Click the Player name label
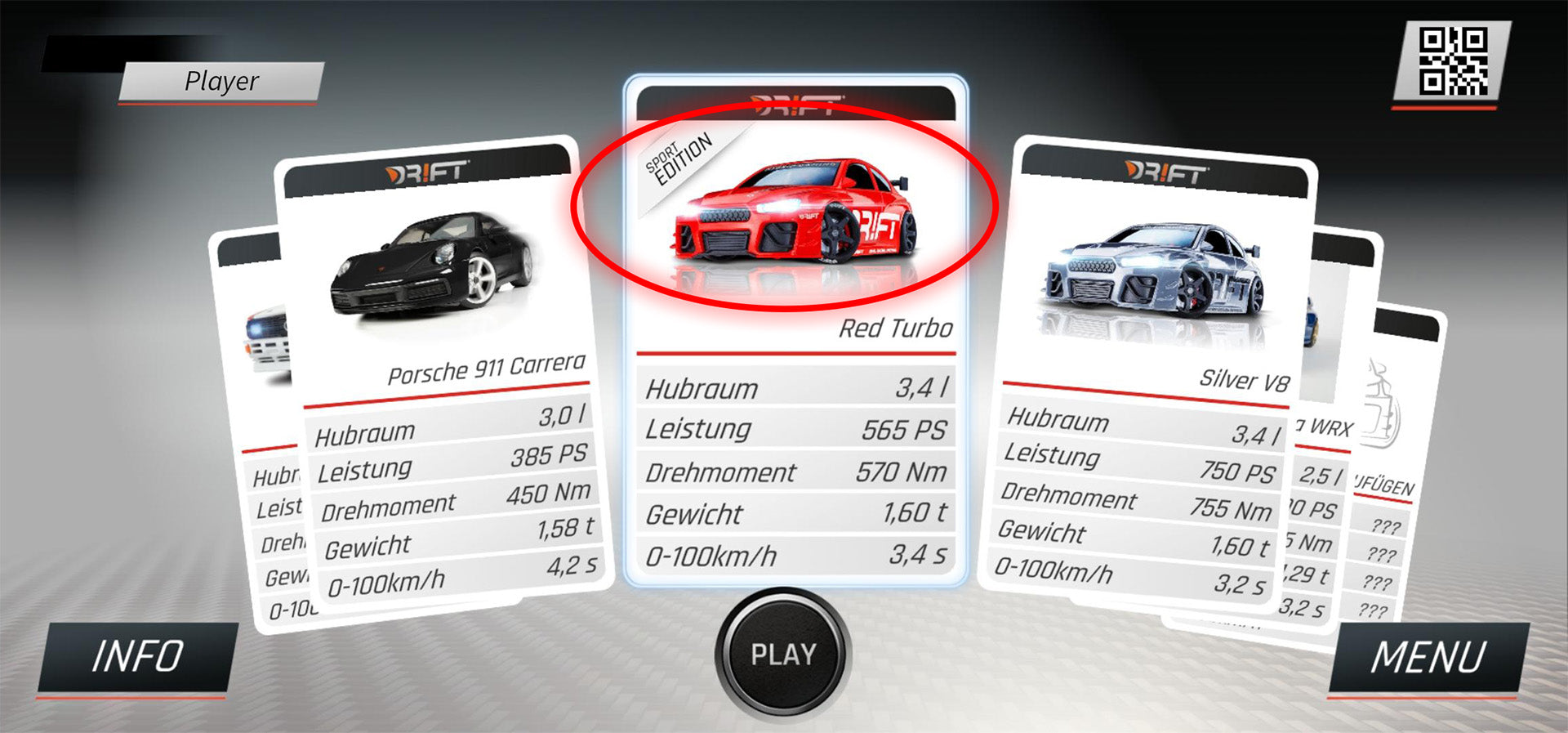Viewport: 1568px width, 733px height. pos(220,80)
